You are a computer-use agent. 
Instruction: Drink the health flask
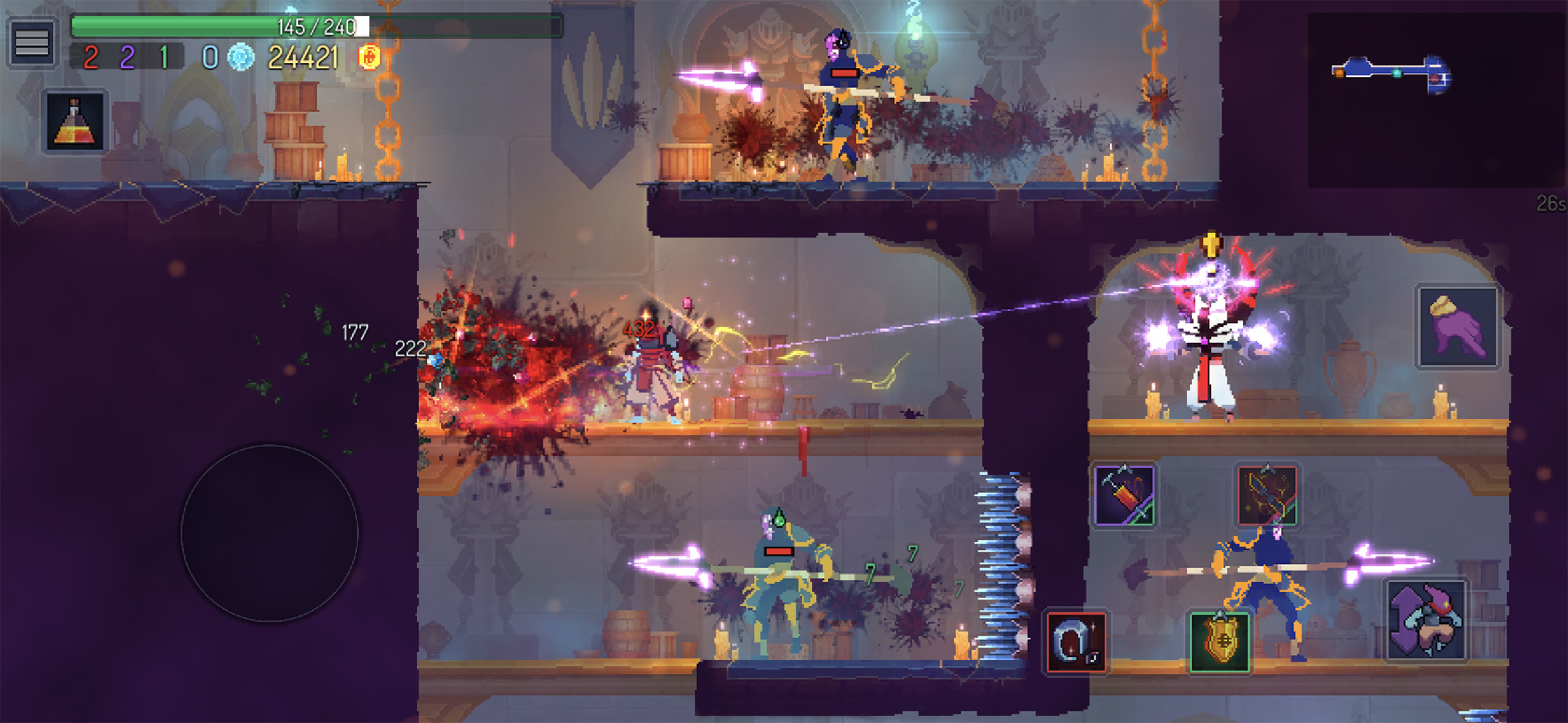(x=75, y=121)
